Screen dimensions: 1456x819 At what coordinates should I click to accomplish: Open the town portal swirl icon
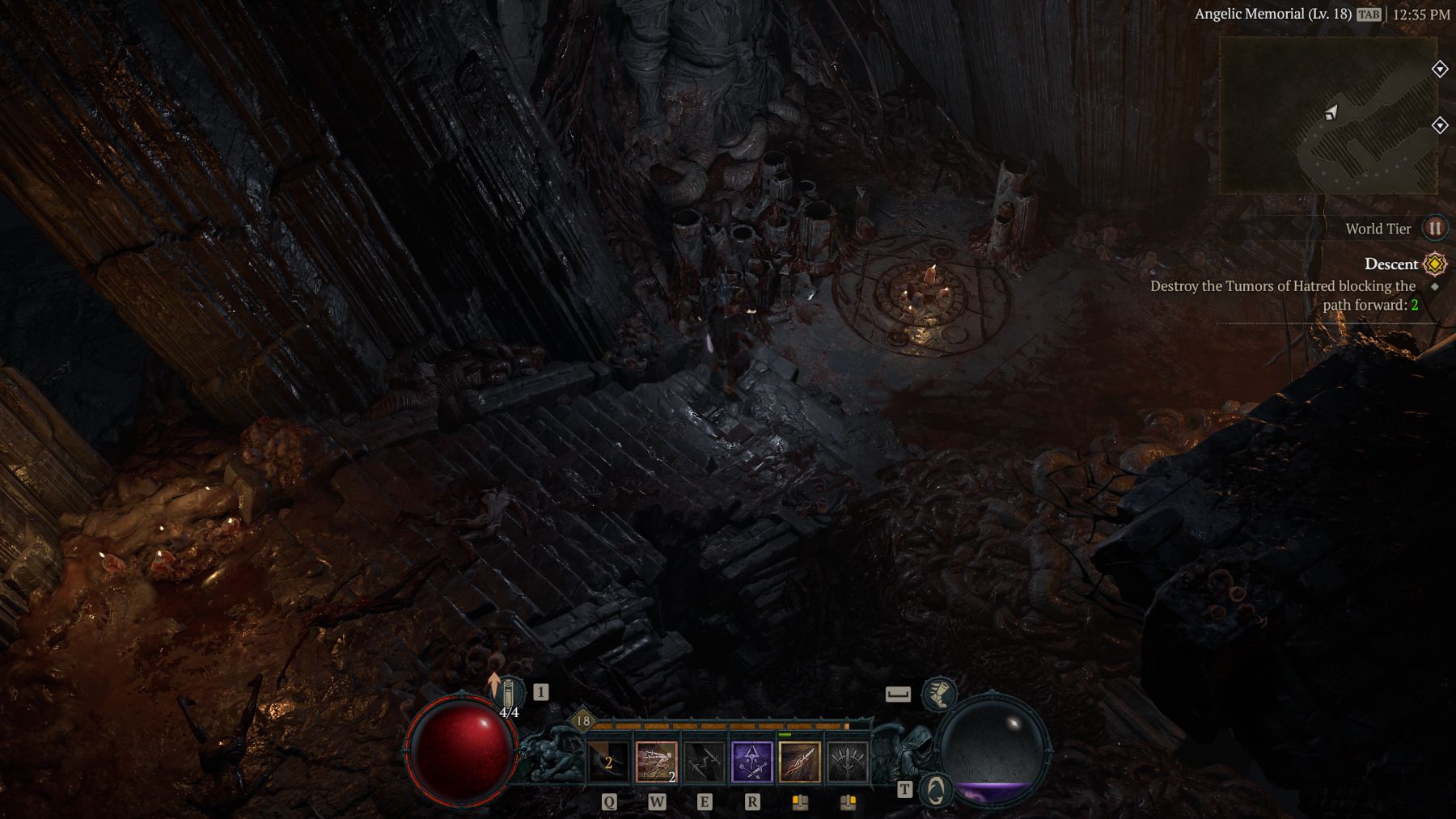(936, 790)
